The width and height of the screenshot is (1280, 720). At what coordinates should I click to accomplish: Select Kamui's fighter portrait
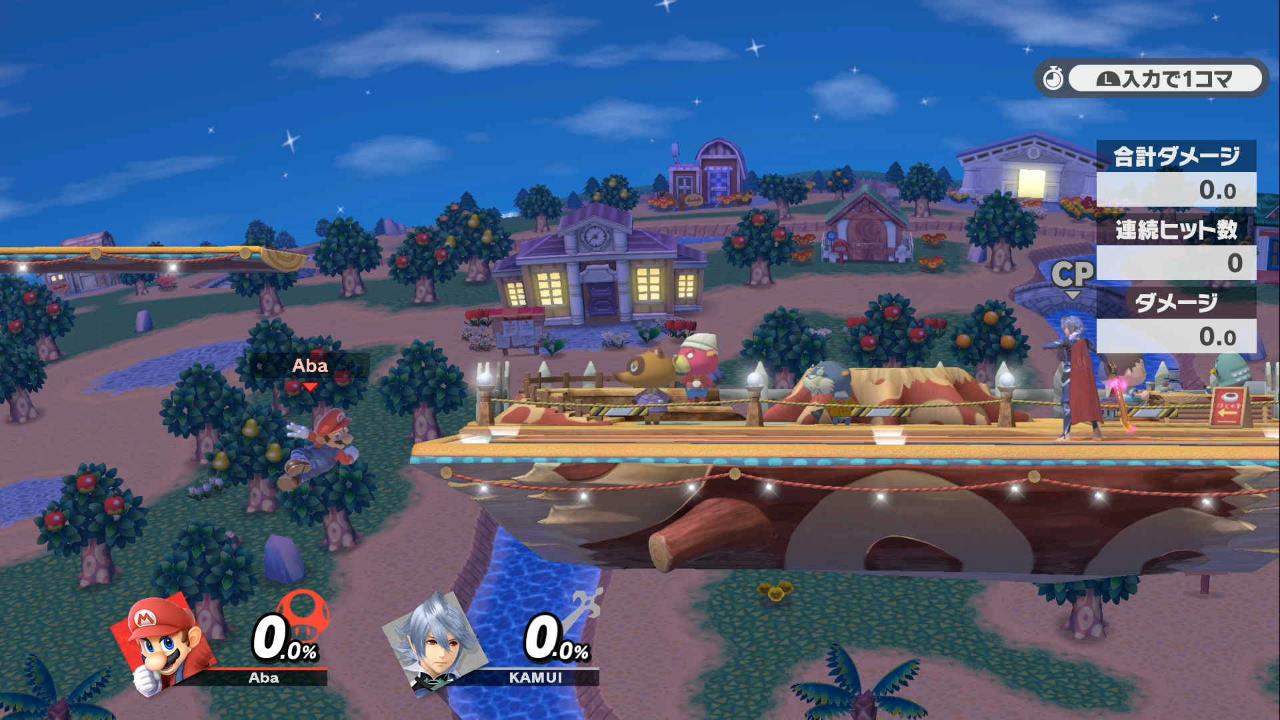pyautogui.click(x=433, y=639)
